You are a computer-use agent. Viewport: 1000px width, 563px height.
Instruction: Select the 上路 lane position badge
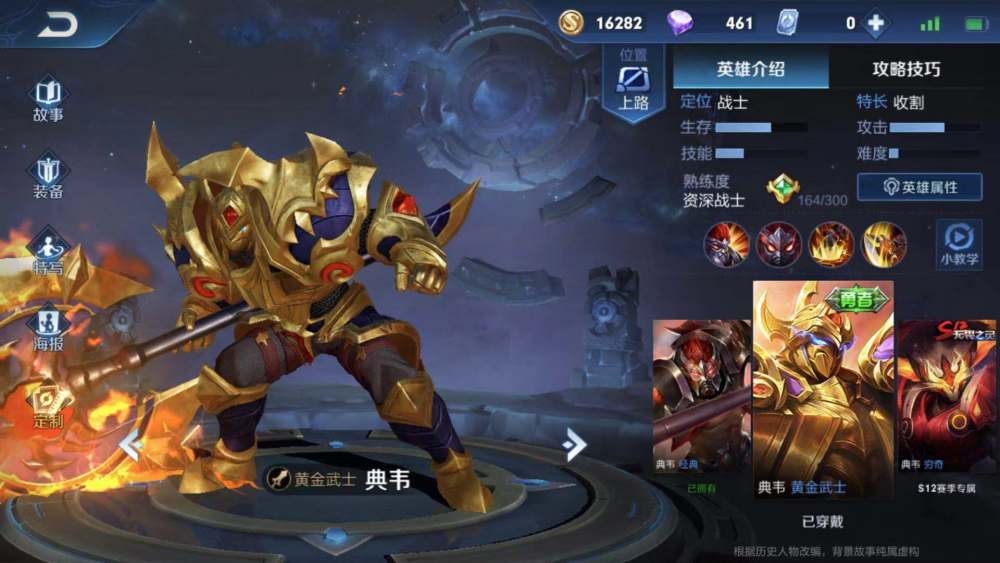(x=633, y=86)
